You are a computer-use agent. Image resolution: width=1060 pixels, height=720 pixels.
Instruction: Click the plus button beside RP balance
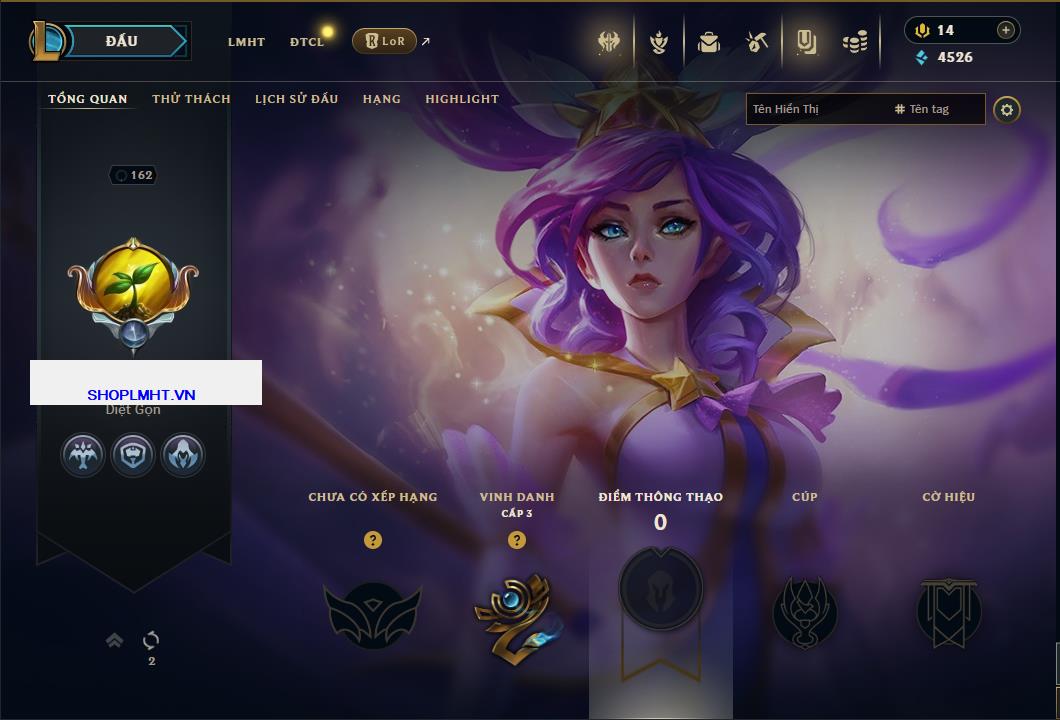(x=1006, y=30)
